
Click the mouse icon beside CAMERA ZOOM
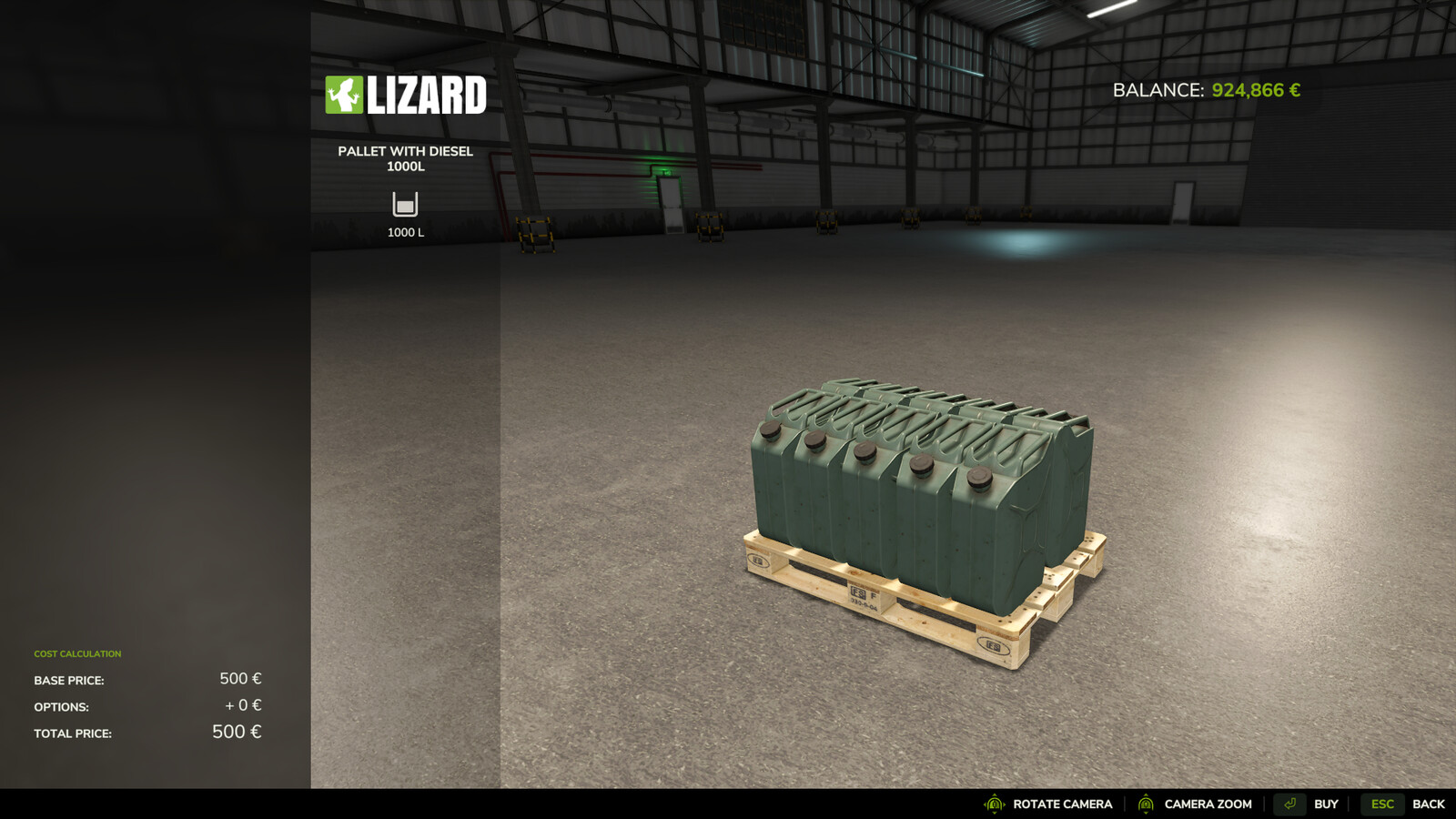pyautogui.click(x=1145, y=804)
